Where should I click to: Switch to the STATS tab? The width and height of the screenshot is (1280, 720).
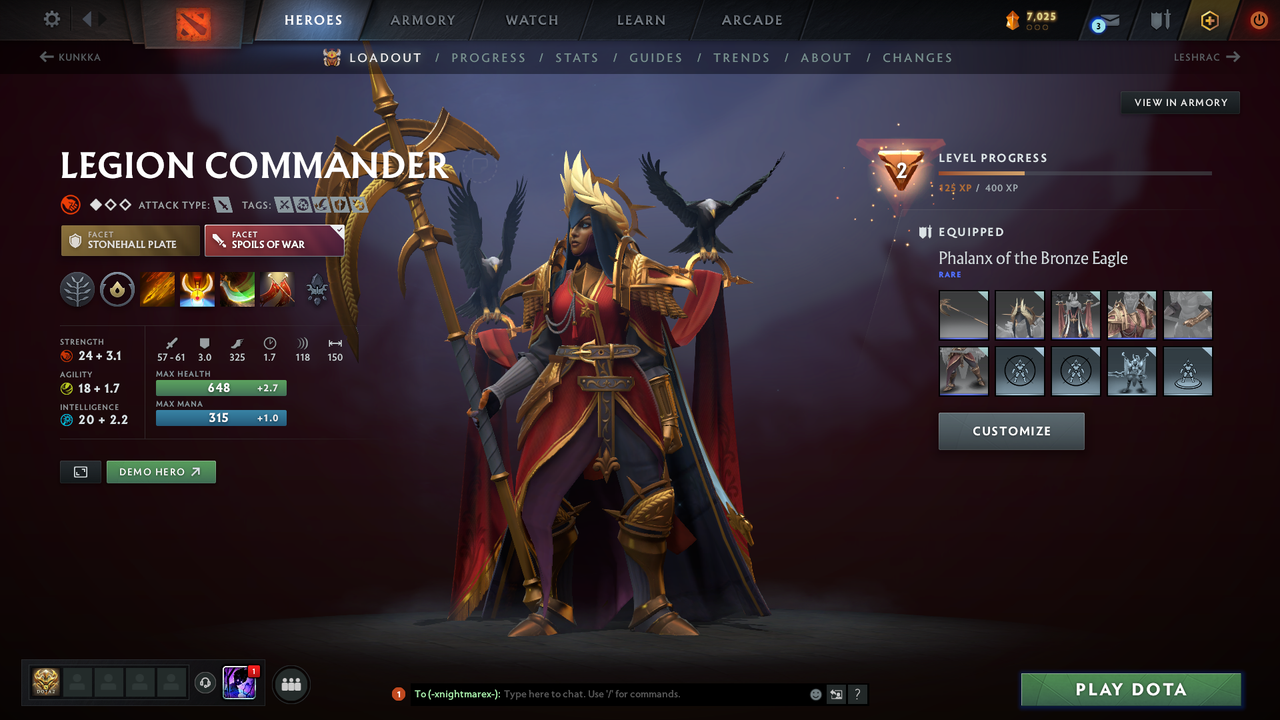click(x=577, y=57)
